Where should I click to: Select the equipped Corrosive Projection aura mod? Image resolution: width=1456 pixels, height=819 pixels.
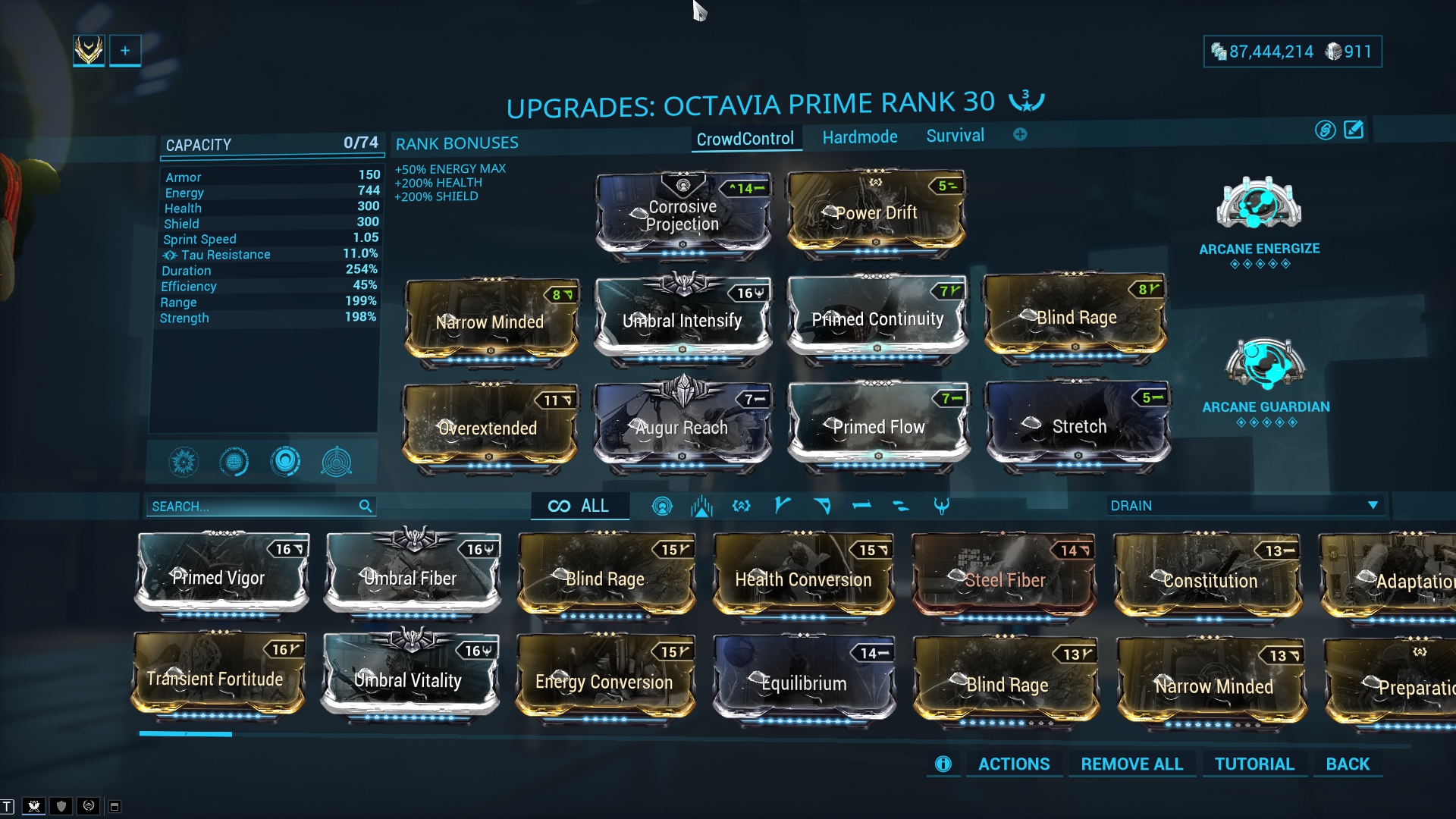pos(682,215)
